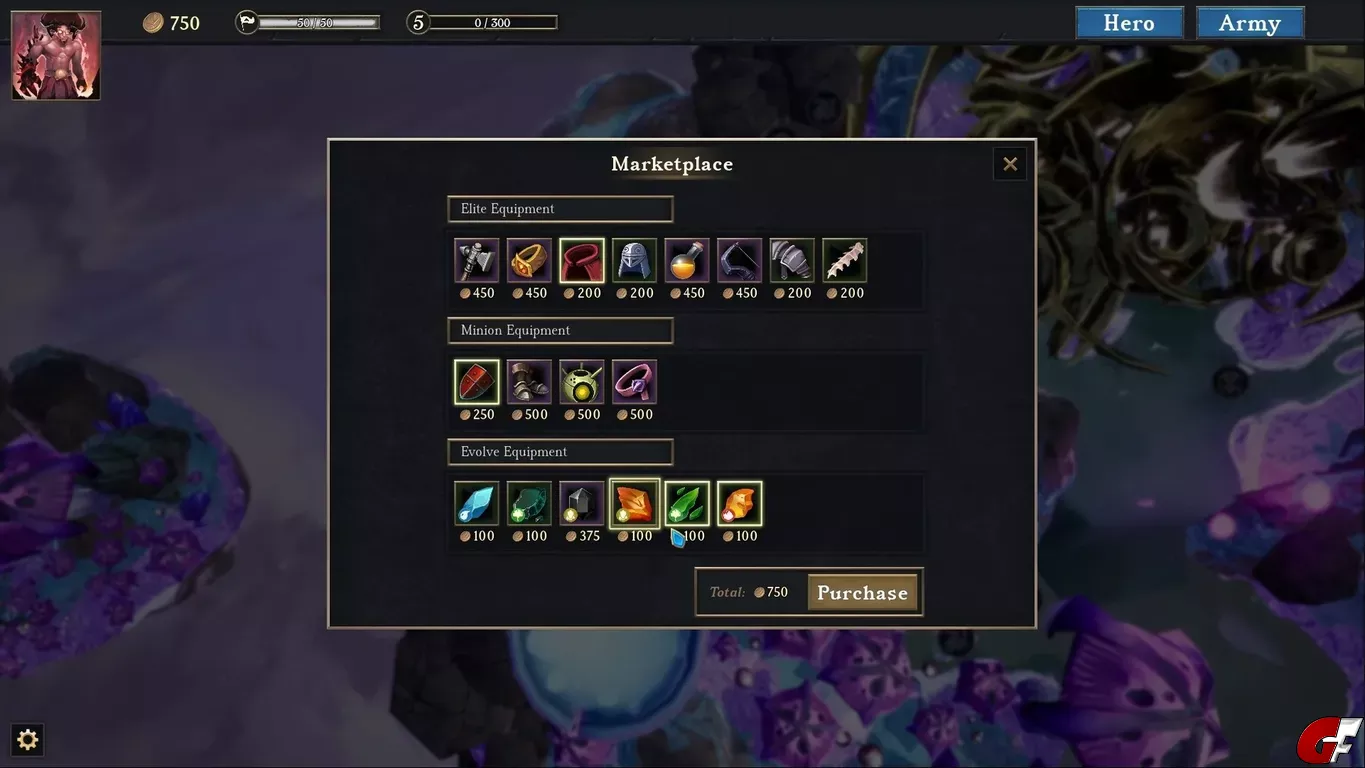The image size is (1365, 768).
Task: Select the war hammer elite item
Action: tap(477, 261)
